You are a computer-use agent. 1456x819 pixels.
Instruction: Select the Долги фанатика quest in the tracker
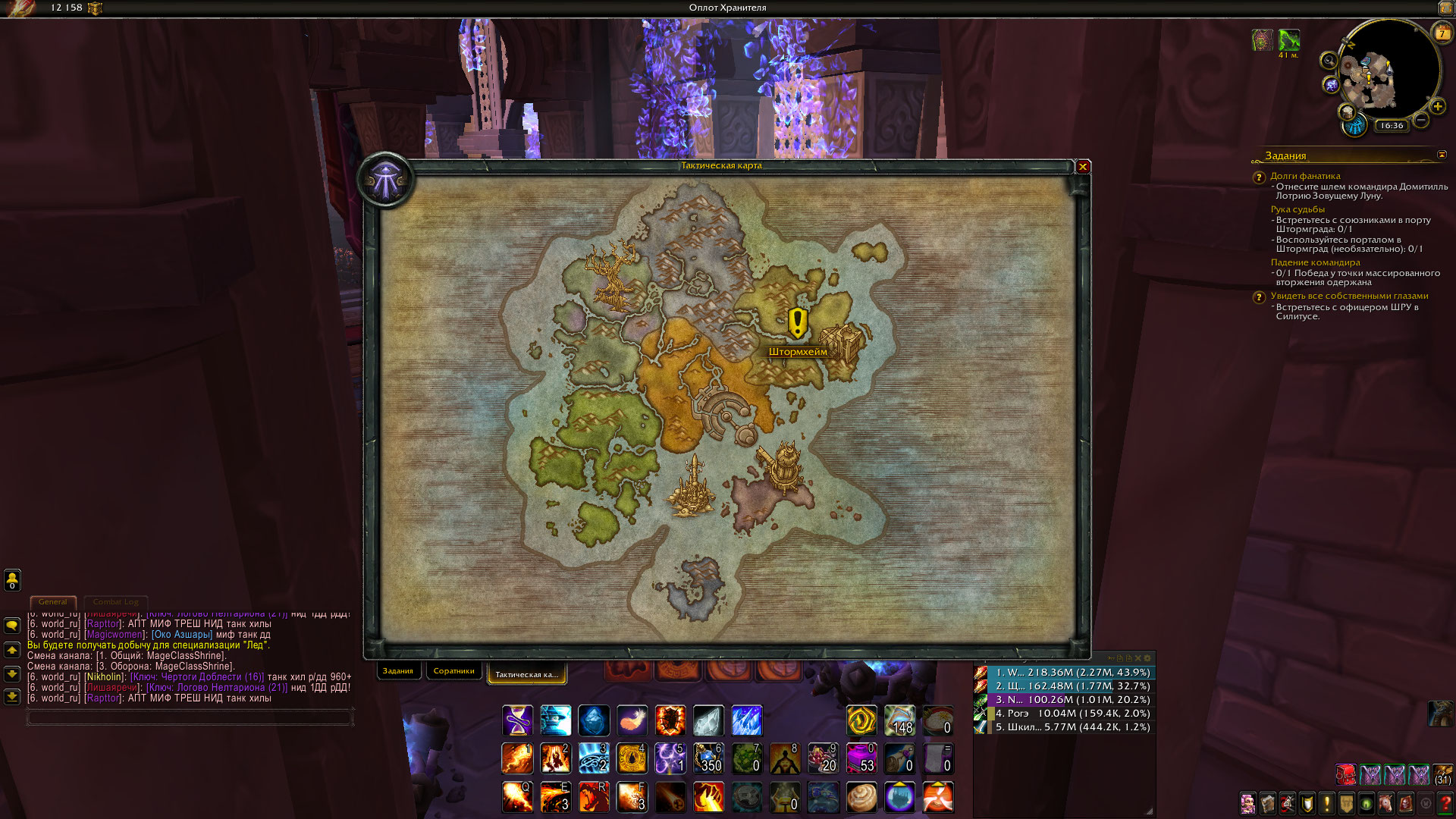pyautogui.click(x=1305, y=176)
